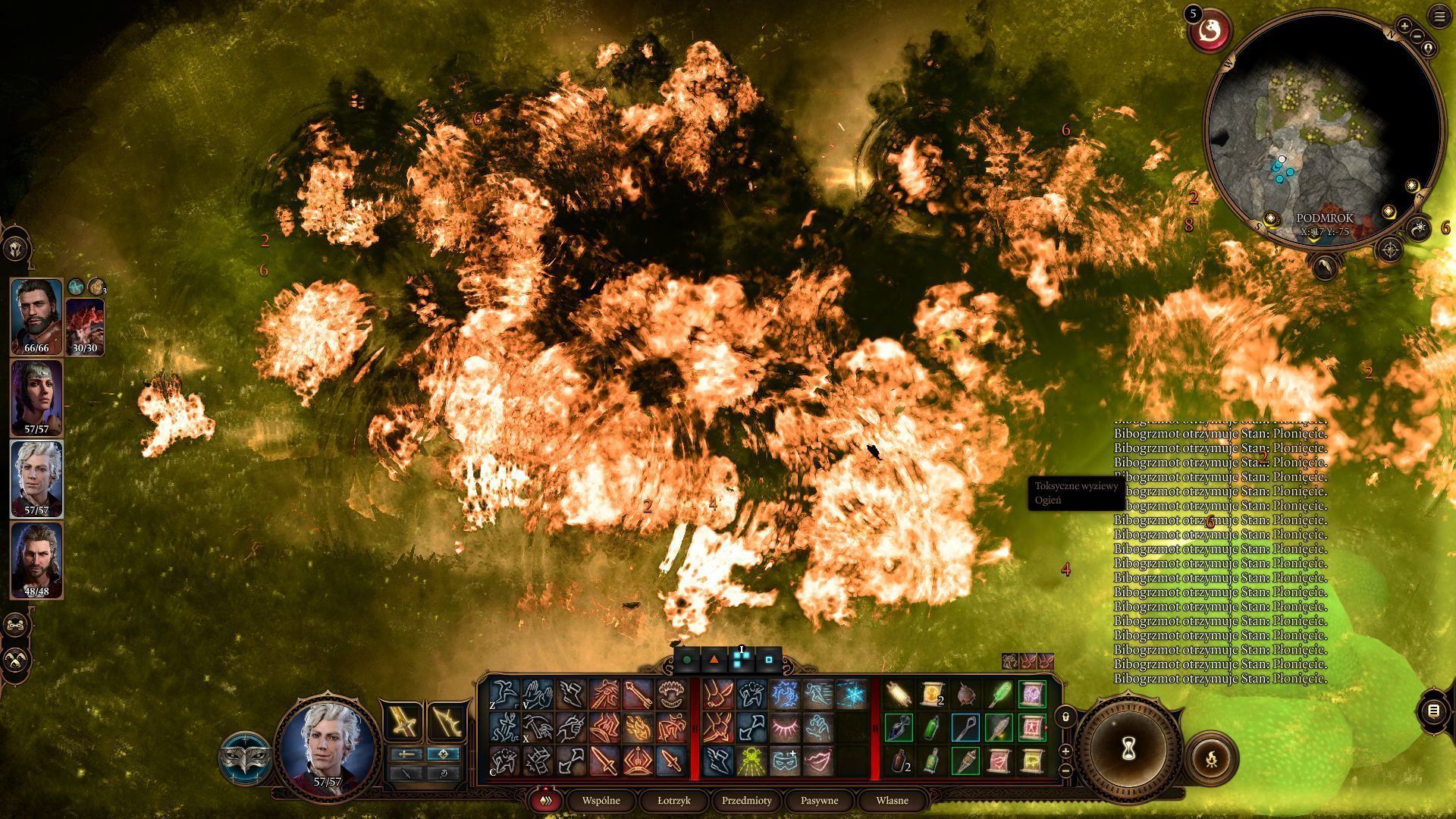Screen dimensions: 1456x819
Task: Switch to the Wspólne hotbar tab
Action: pos(601,800)
